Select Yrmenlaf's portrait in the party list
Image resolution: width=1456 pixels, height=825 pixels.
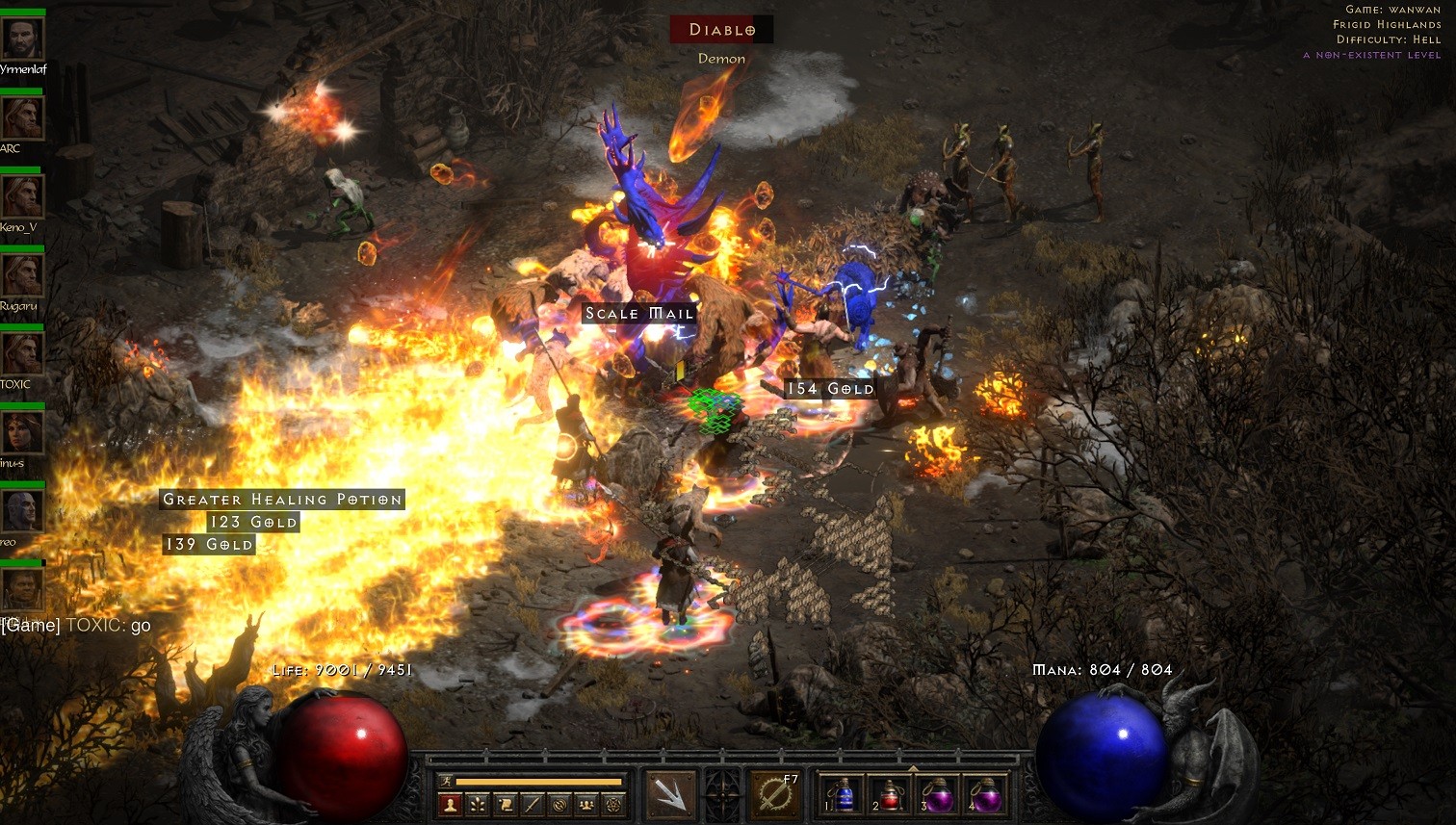click(21, 39)
